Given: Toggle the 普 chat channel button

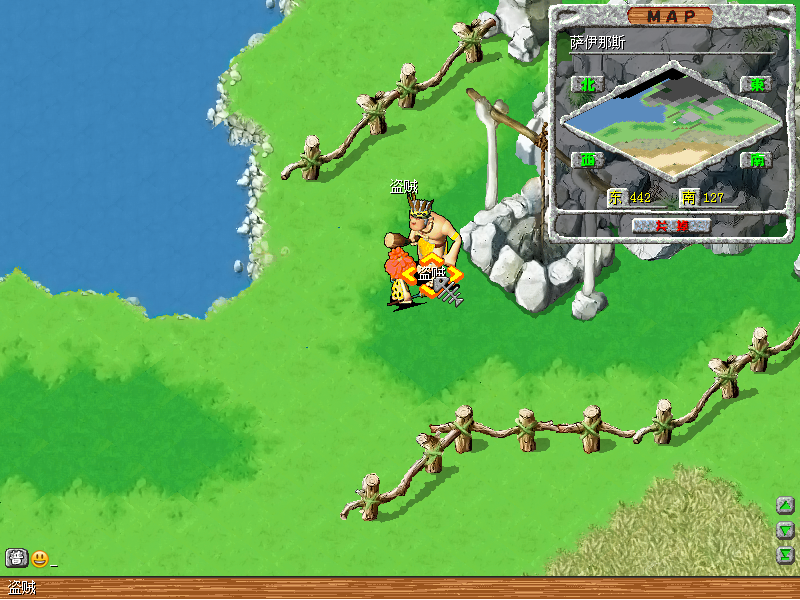Looking at the screenshot, I should [x=16, y=558].
